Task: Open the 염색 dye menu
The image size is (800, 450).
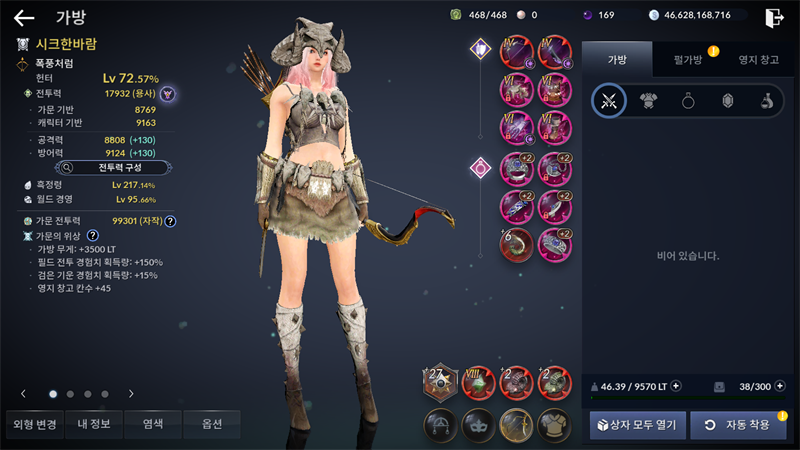Action: coord(154,424)
